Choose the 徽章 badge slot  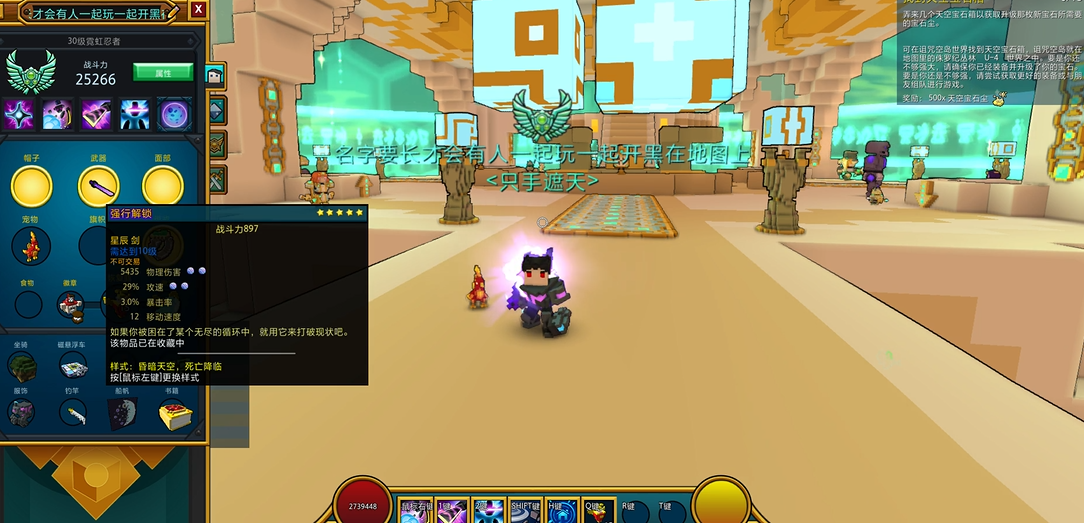[x=71, y=307]
